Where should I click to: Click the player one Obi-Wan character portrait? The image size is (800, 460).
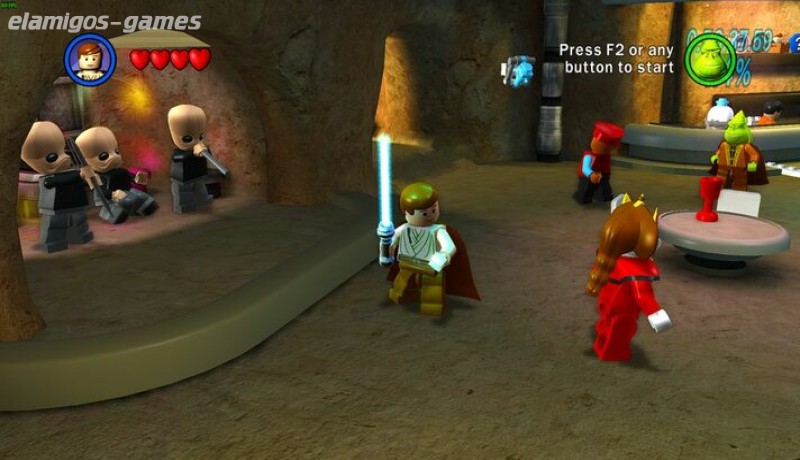pyautogui.click(x=90, y=59)
